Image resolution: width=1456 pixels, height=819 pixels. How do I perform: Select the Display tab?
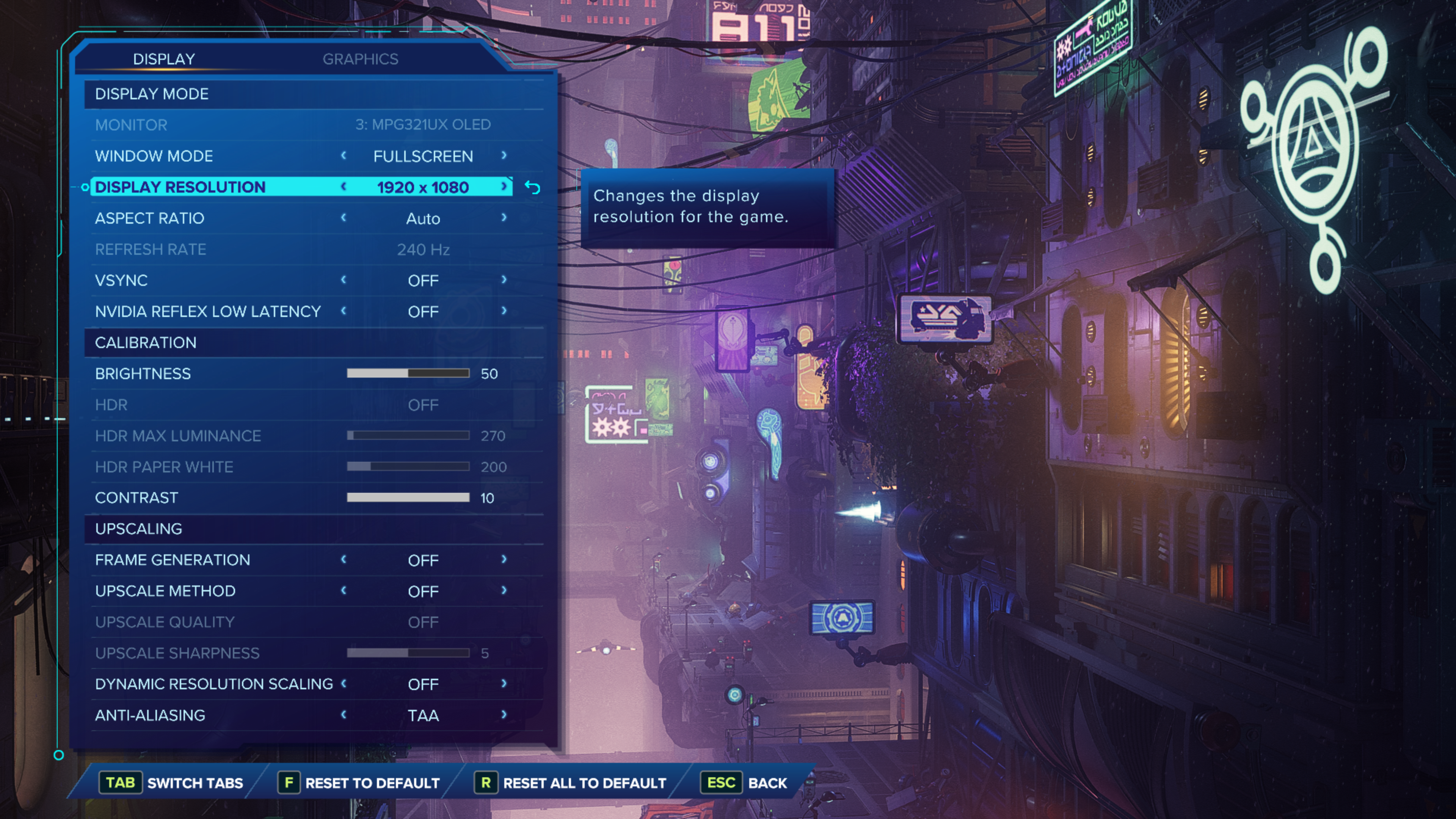[x=164, y=59]
